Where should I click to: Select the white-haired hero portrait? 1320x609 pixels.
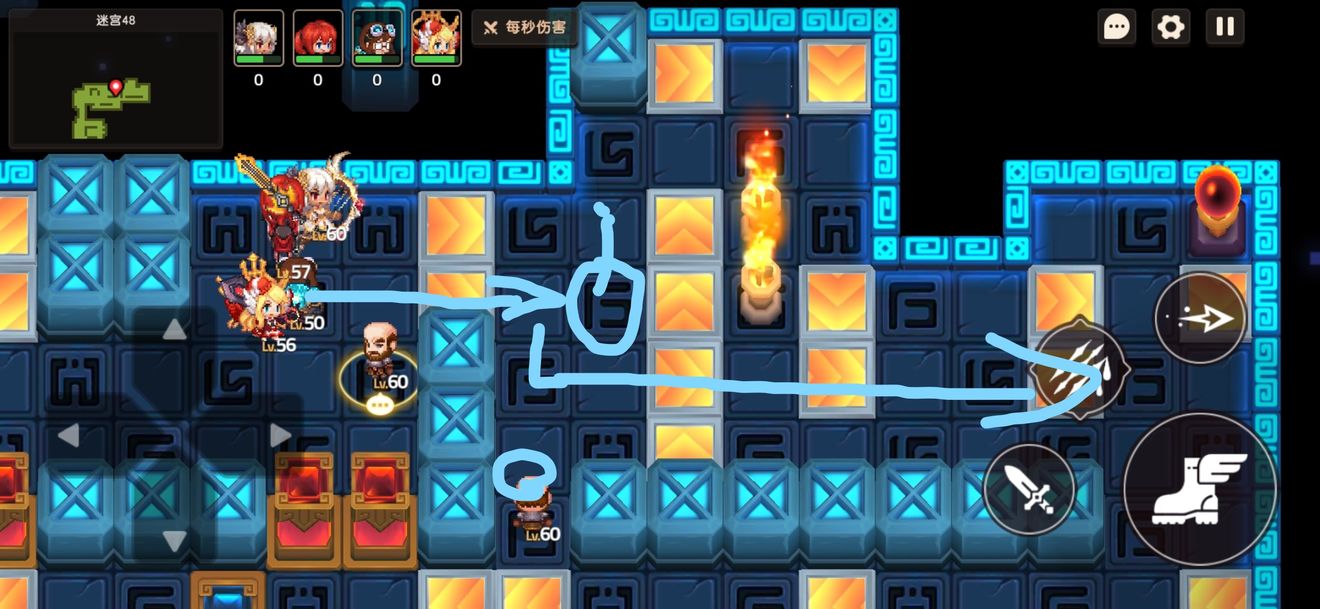pyautogui.click(x=259, y=38)
